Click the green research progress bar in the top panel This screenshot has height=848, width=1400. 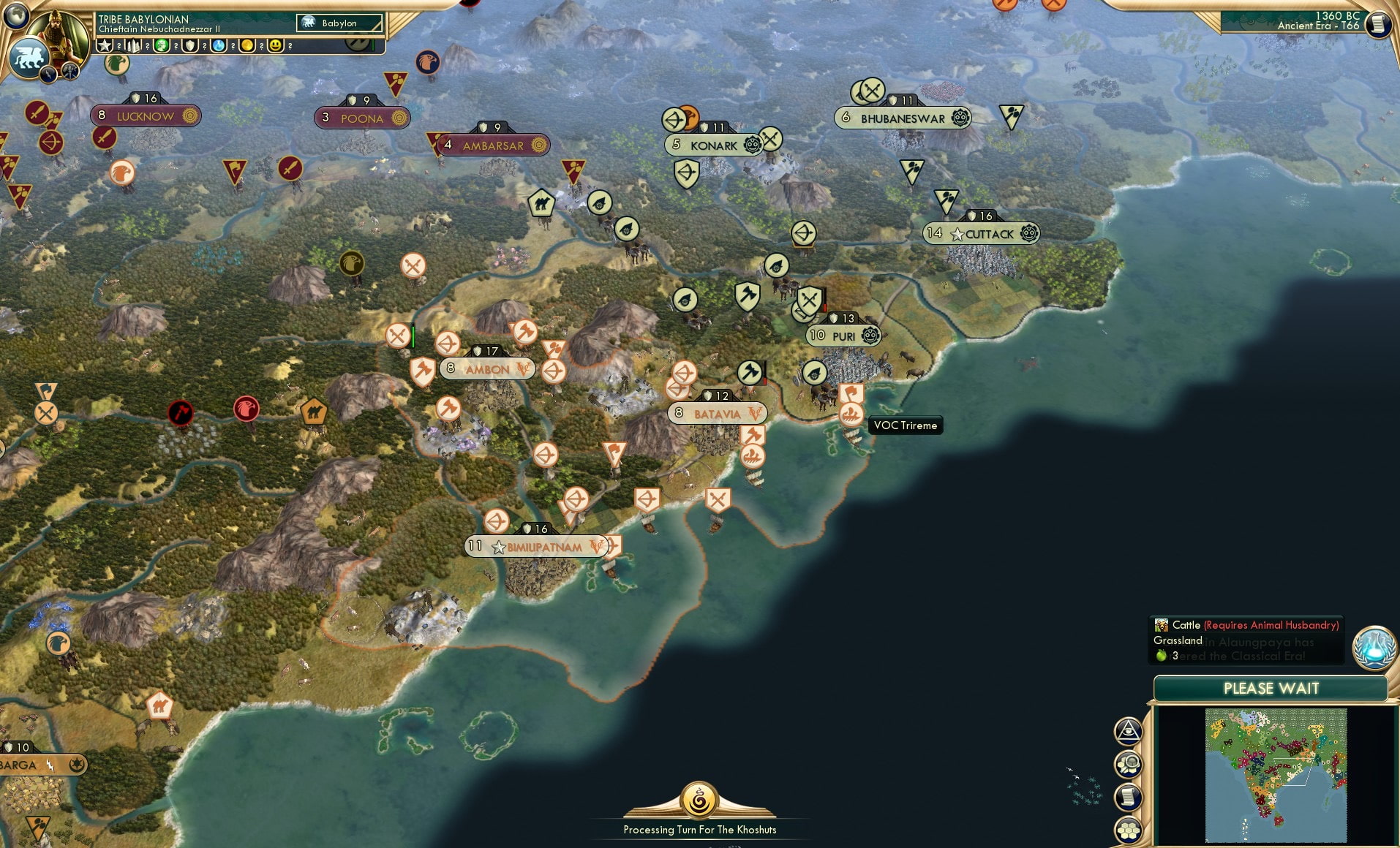(x=373, y=45)
